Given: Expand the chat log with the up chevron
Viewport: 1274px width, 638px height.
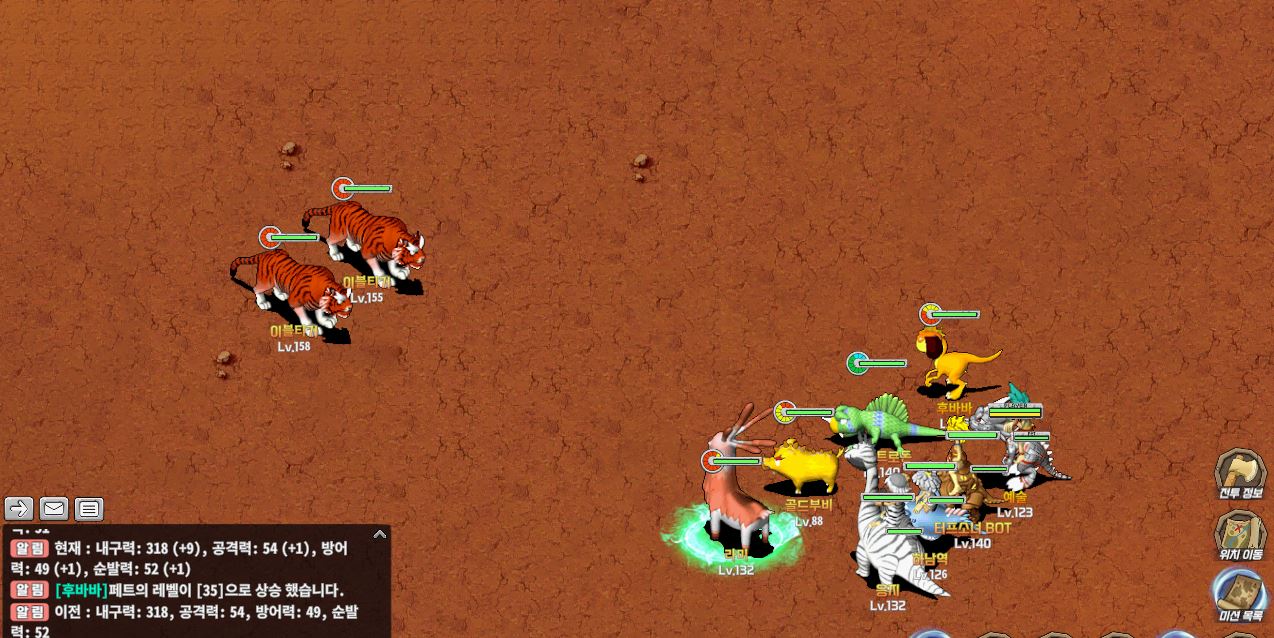Looking at the screenshot, I should pyautogui.click(x=379, y=534).
